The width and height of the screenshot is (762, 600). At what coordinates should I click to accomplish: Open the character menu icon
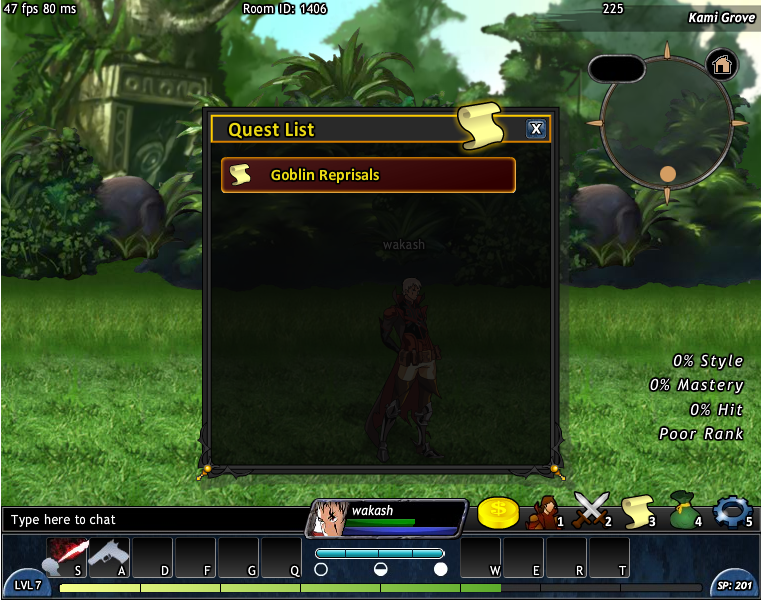[x=544, y=511]
